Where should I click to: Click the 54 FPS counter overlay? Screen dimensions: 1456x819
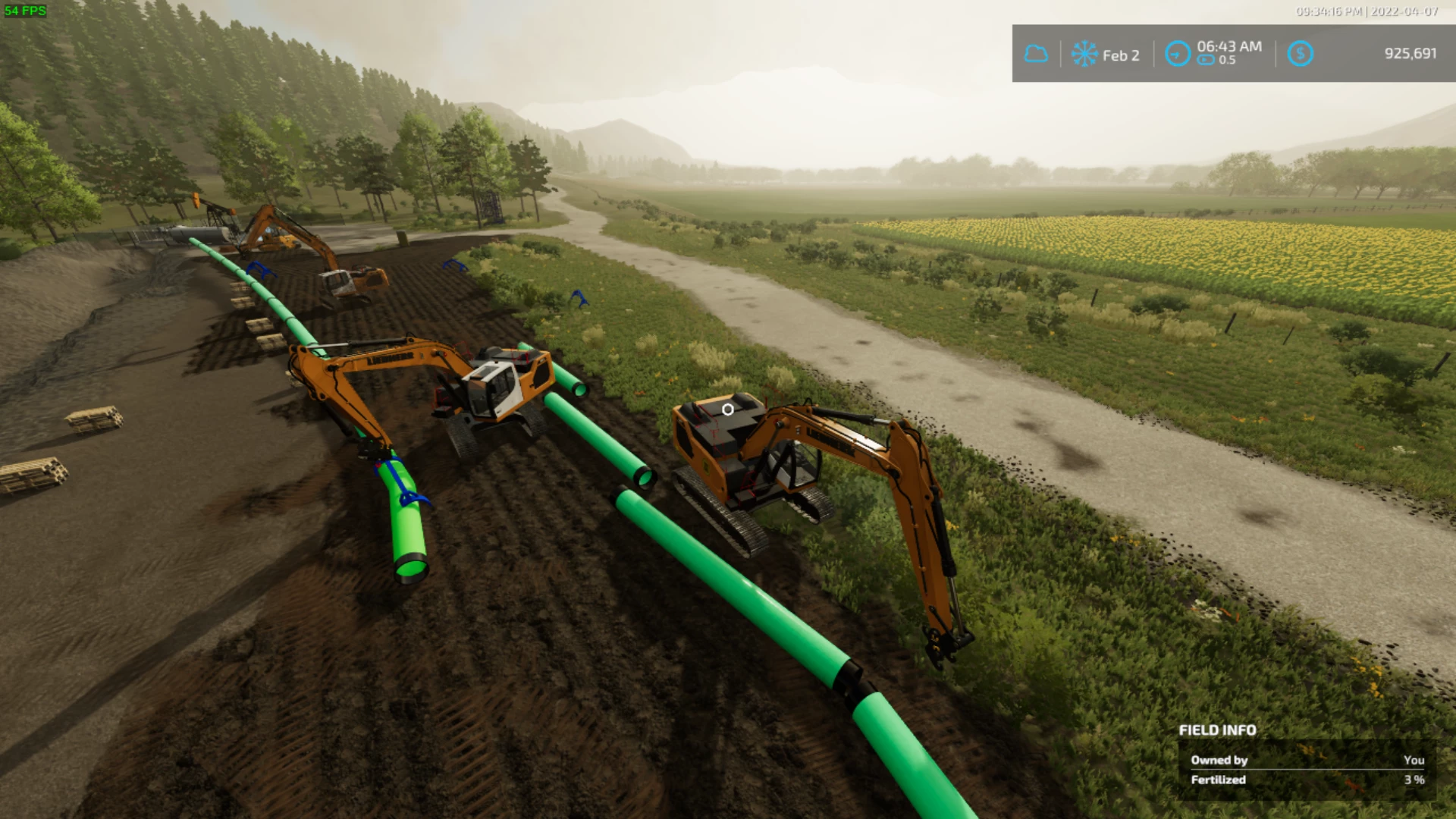click(26, 10)
